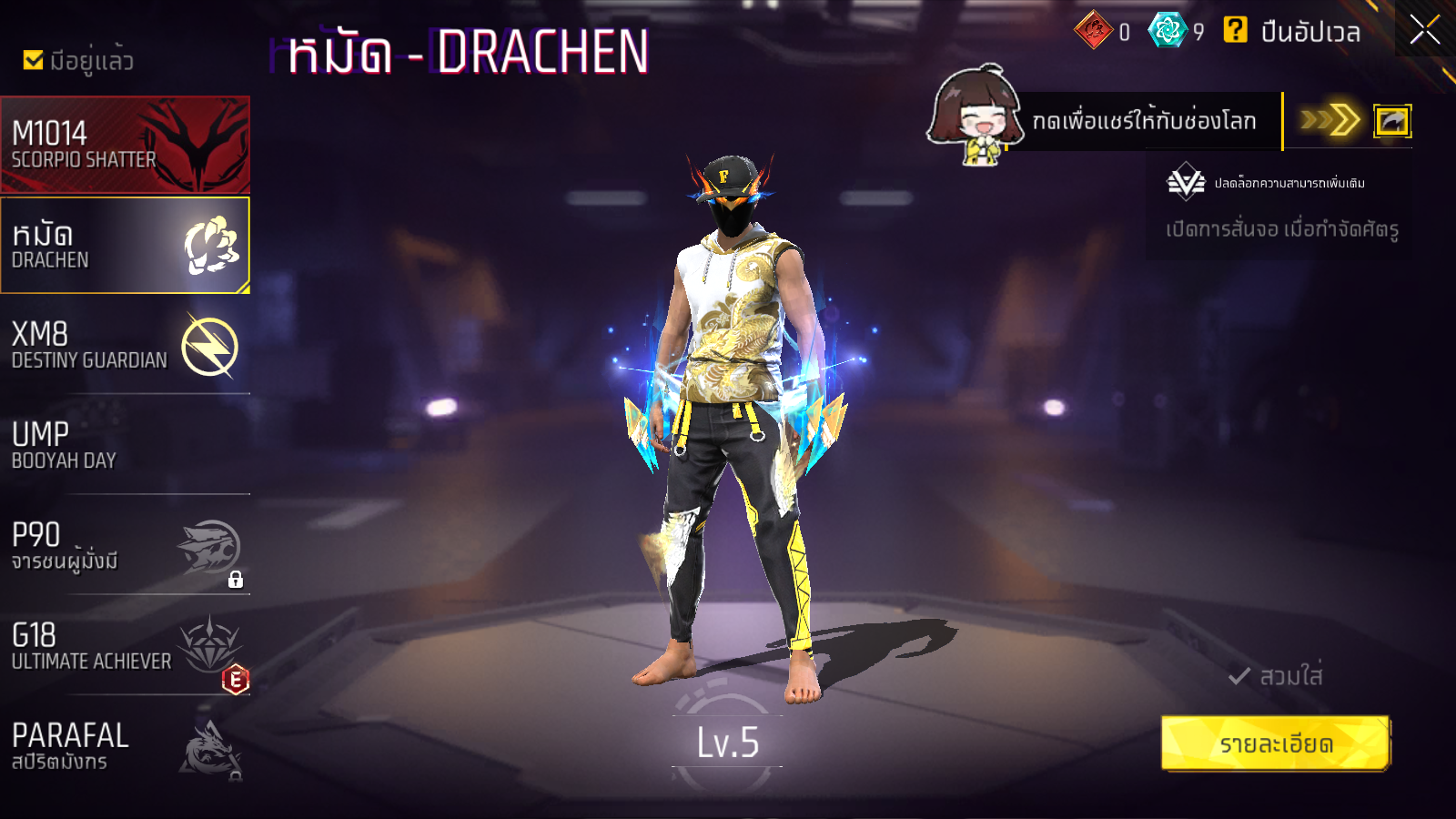
Task: Tap the teal token currency icon
Action: tap(1168, 31)
